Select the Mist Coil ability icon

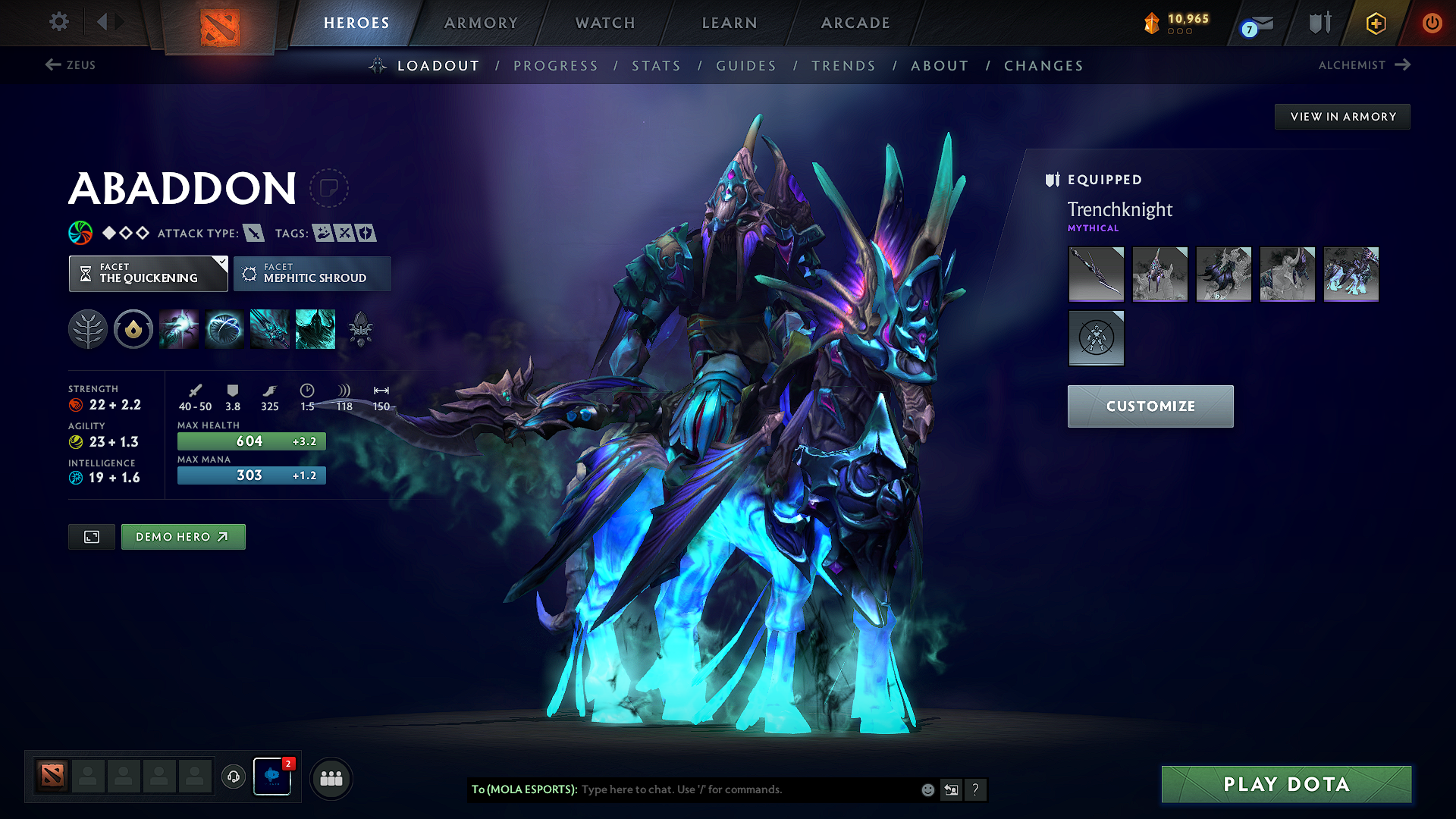click(x=179, y=328)
